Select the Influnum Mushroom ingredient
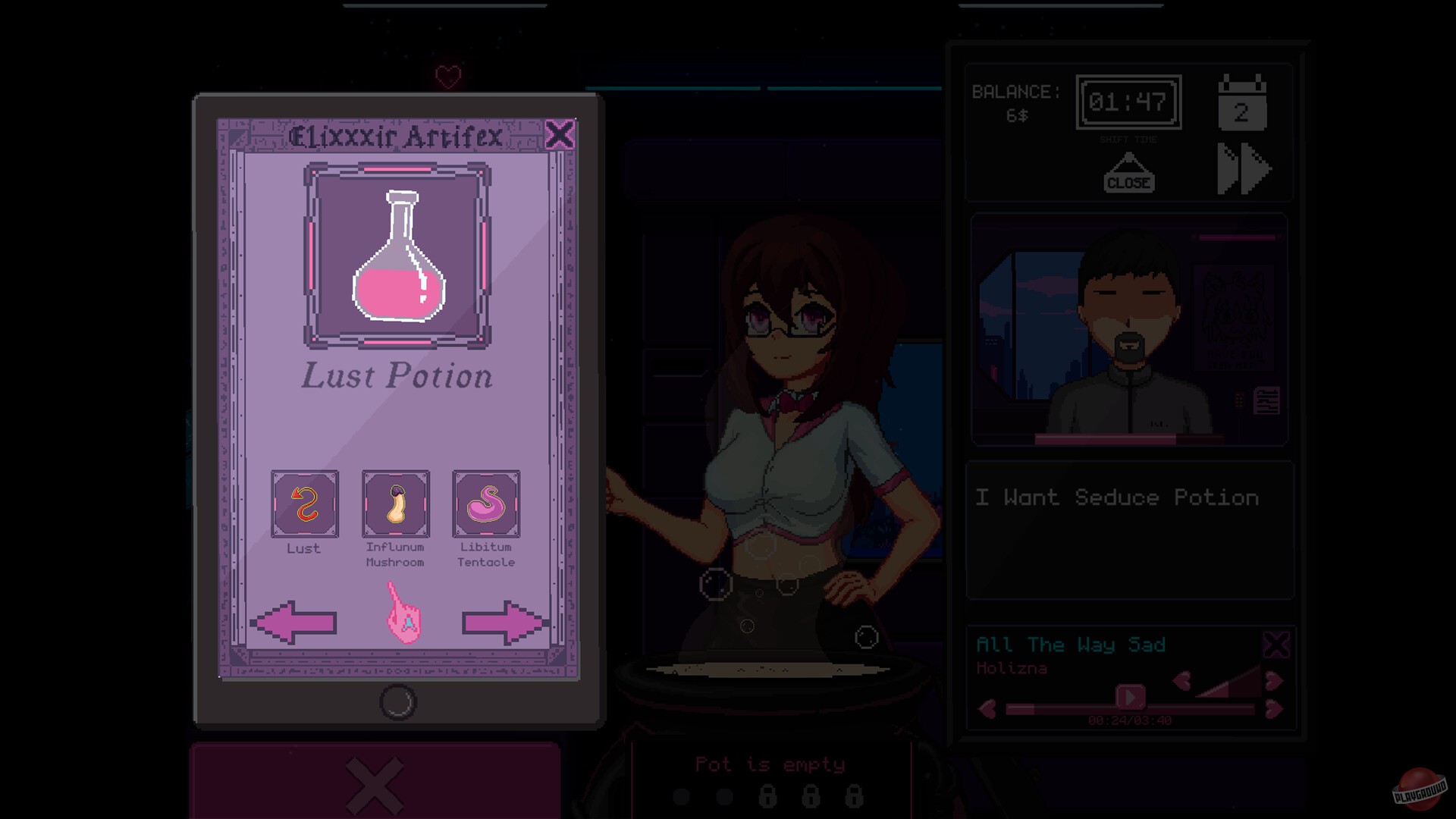Image resolution: width=1456 pixels, height=819 pixels. point(395,504)
